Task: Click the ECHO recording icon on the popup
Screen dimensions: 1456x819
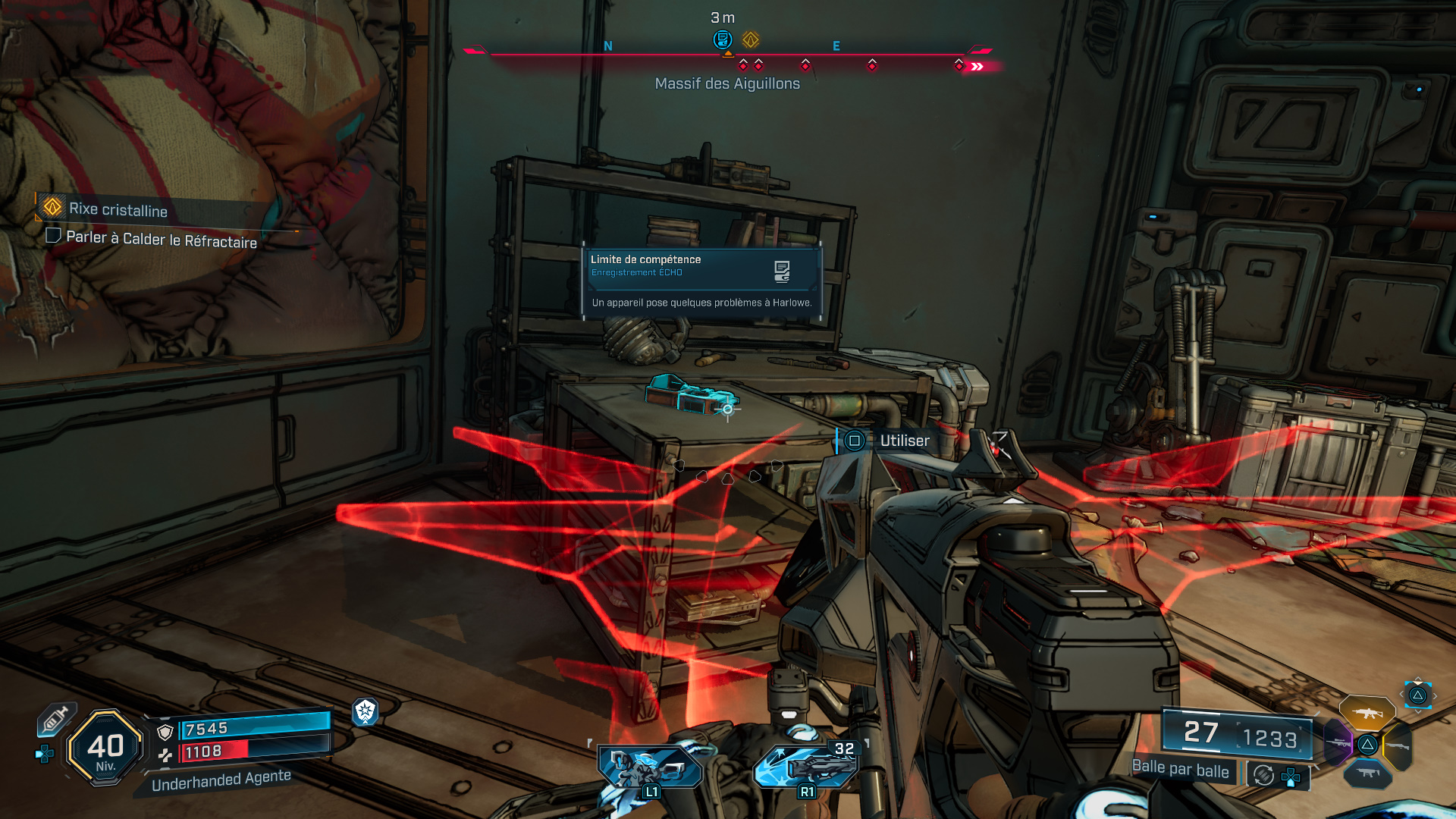Action: point(782,271)
